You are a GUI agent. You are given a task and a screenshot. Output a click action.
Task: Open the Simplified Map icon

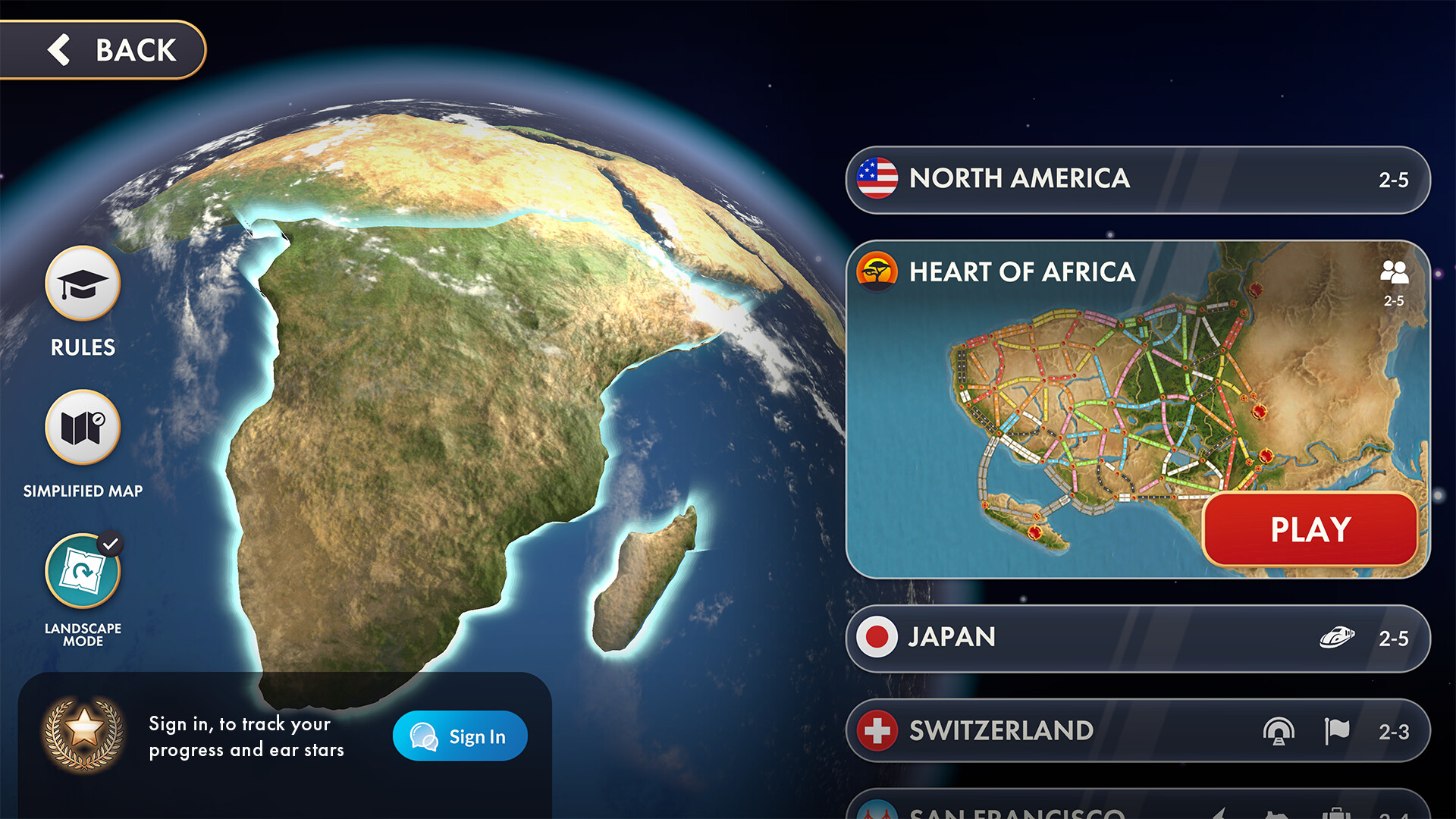83,429
